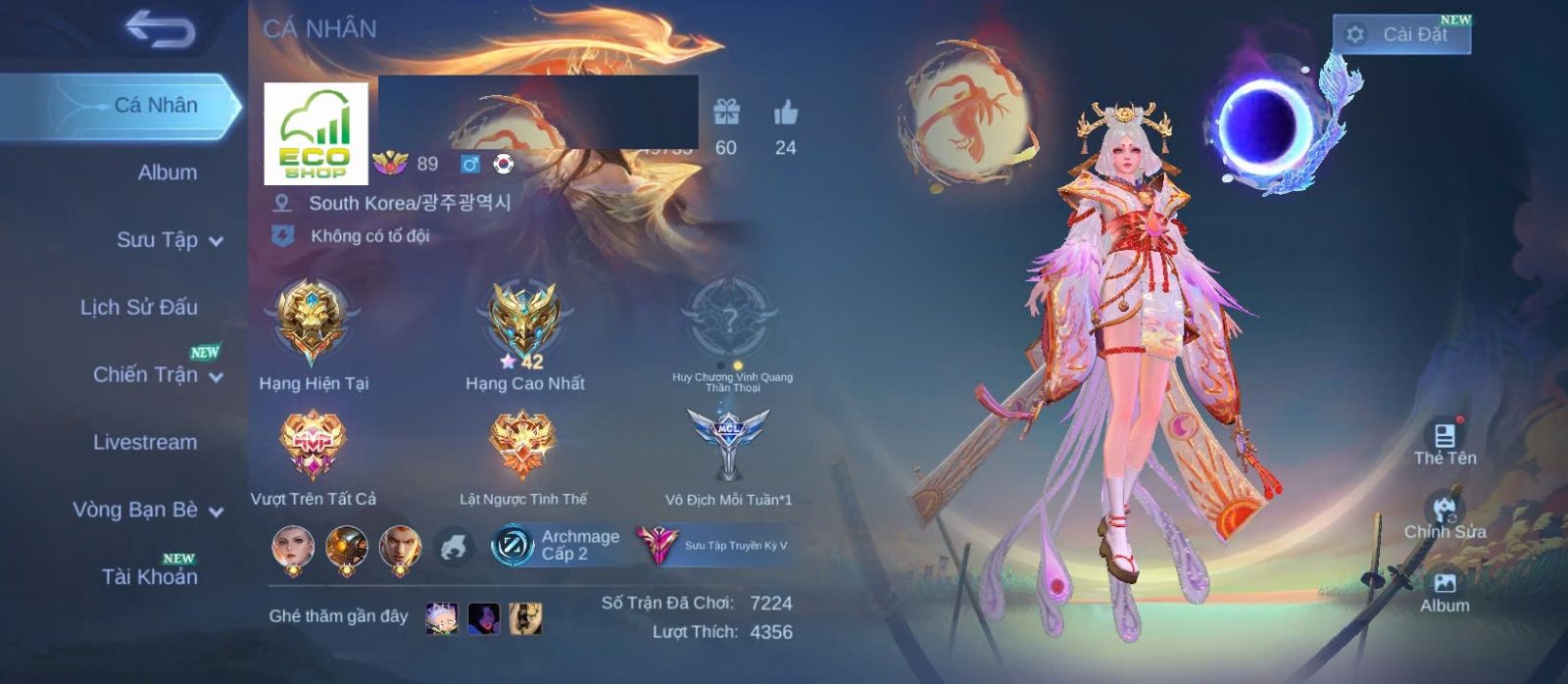Switch to the Album sidebar tab
This screenshot has height=684, width=1568.
coord(167,172)
